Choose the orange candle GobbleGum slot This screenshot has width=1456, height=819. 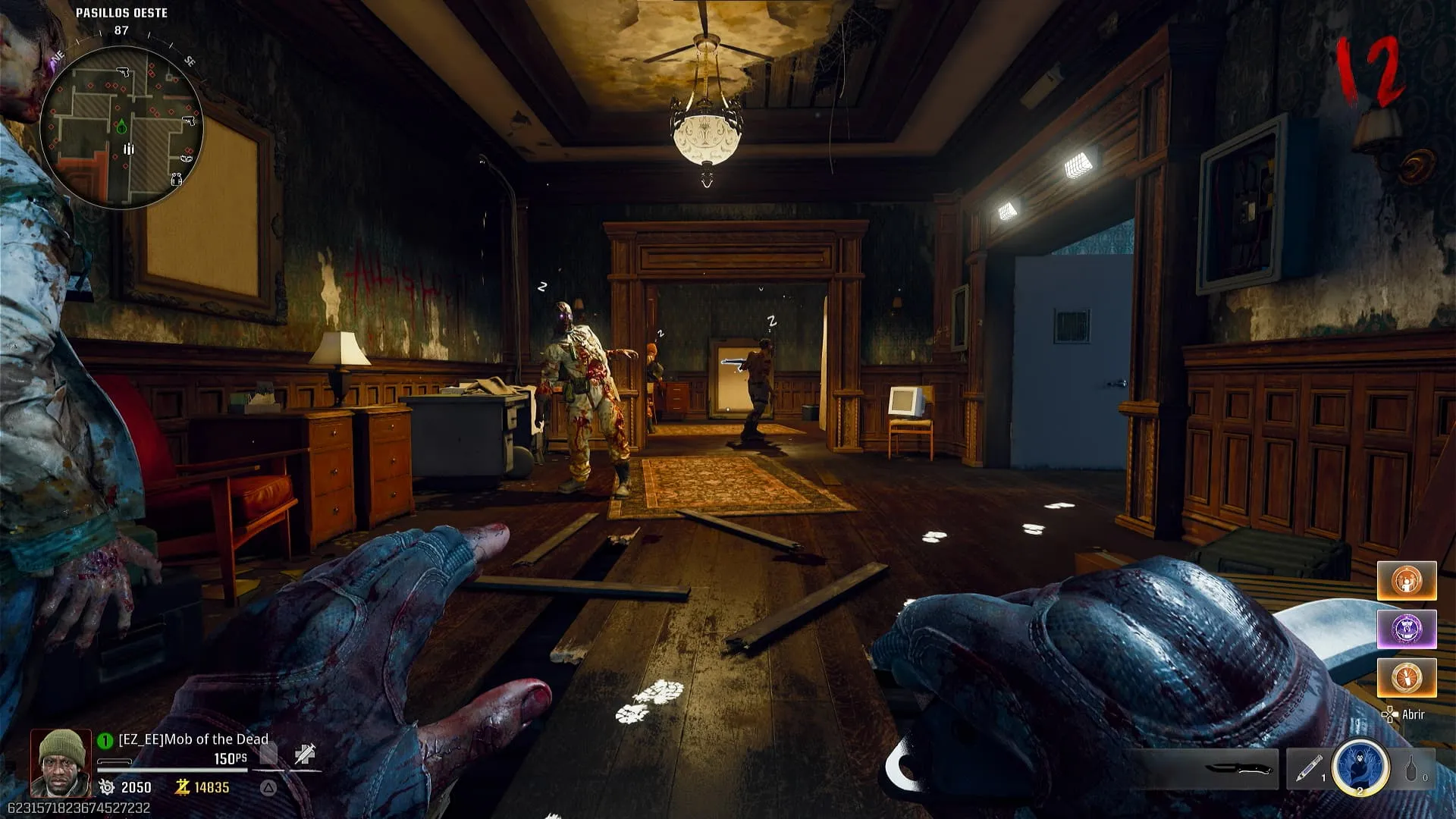point(1407,677)
